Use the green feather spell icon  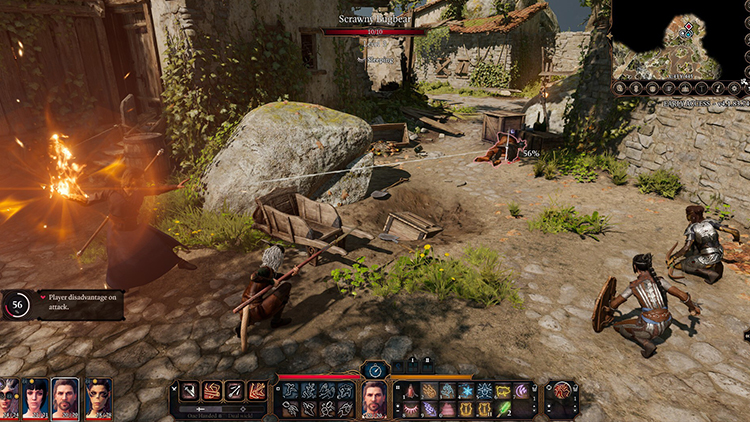pyautogui.click(x=503, y=408)
